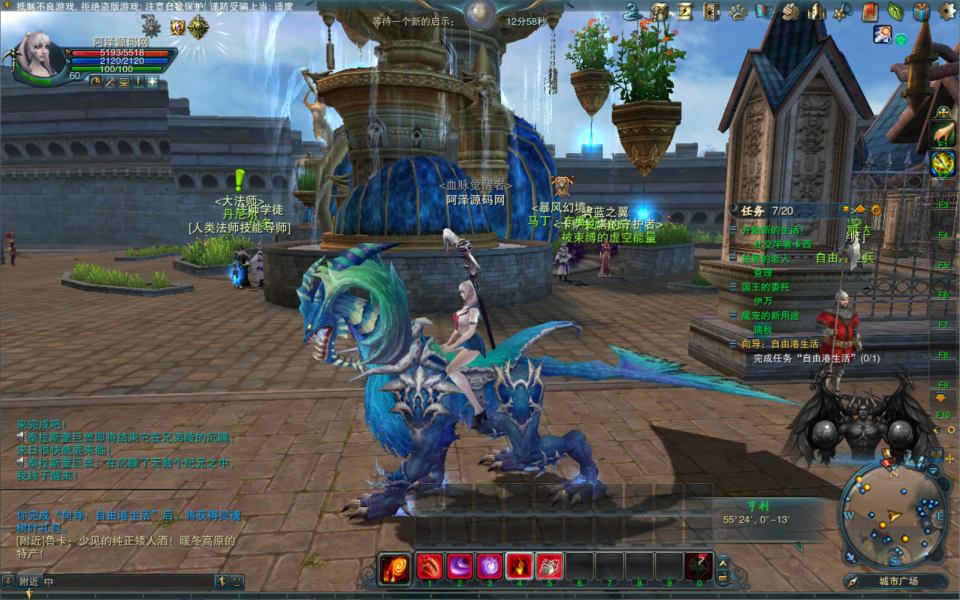Cast the purple swirl skill in slot 2
Screen dimensions: 960x600
(x=460, y=566)
